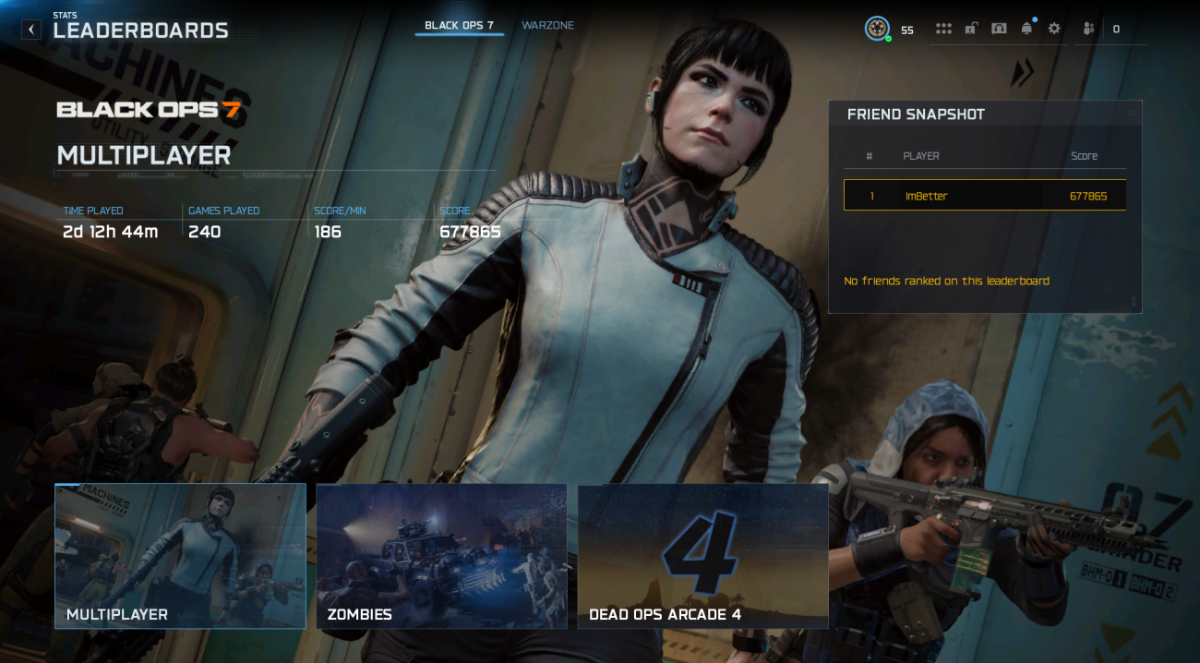Open settings with the gear icon
Viewport: 1200px width, 663px height.
click(1054, 29)
